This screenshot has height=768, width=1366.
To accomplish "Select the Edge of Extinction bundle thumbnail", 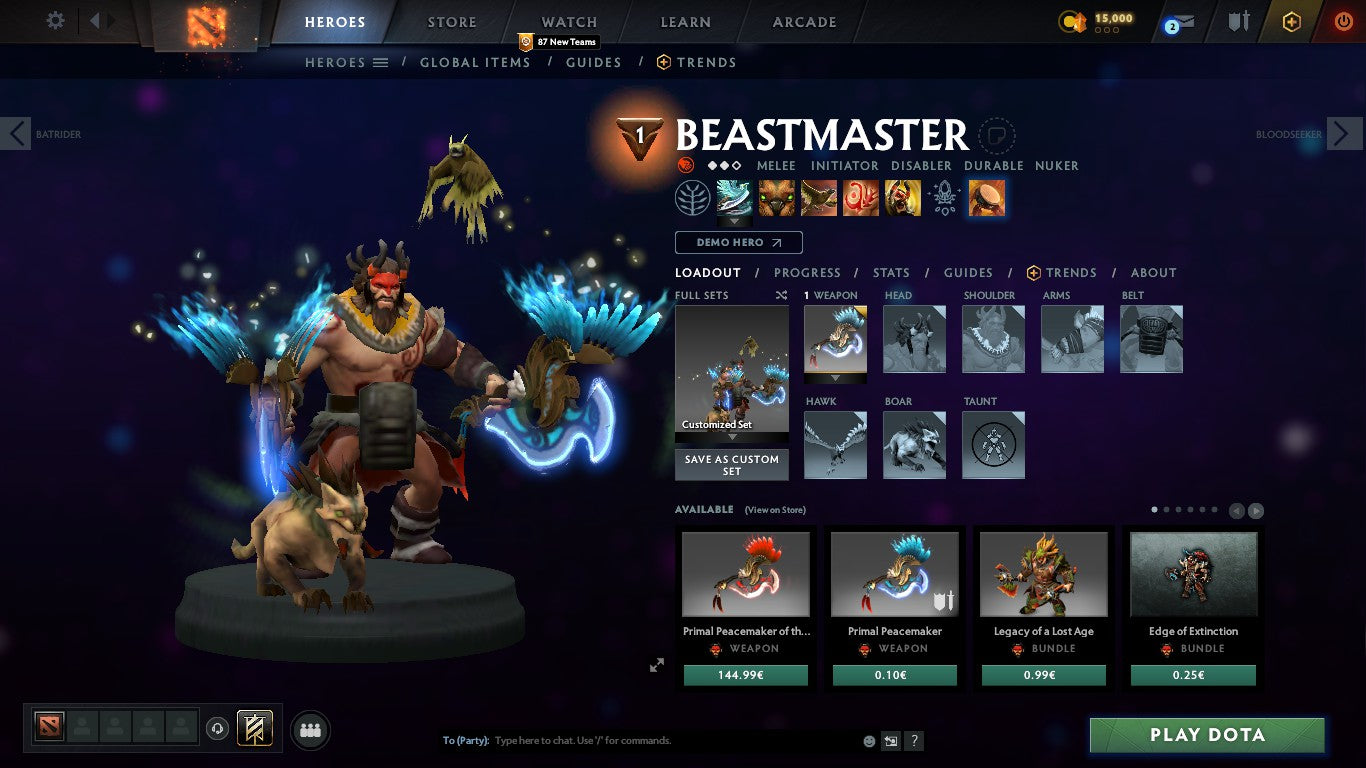I will click(x=1193, y=573).
